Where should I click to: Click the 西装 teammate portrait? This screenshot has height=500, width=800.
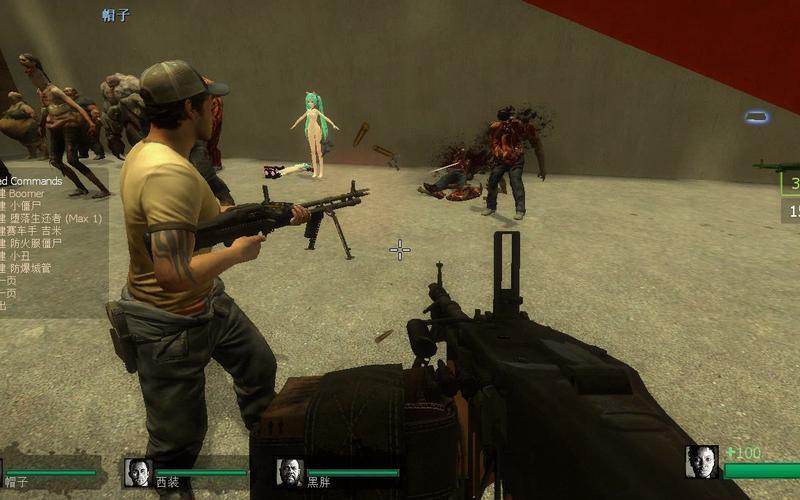(x=138, y=472)
